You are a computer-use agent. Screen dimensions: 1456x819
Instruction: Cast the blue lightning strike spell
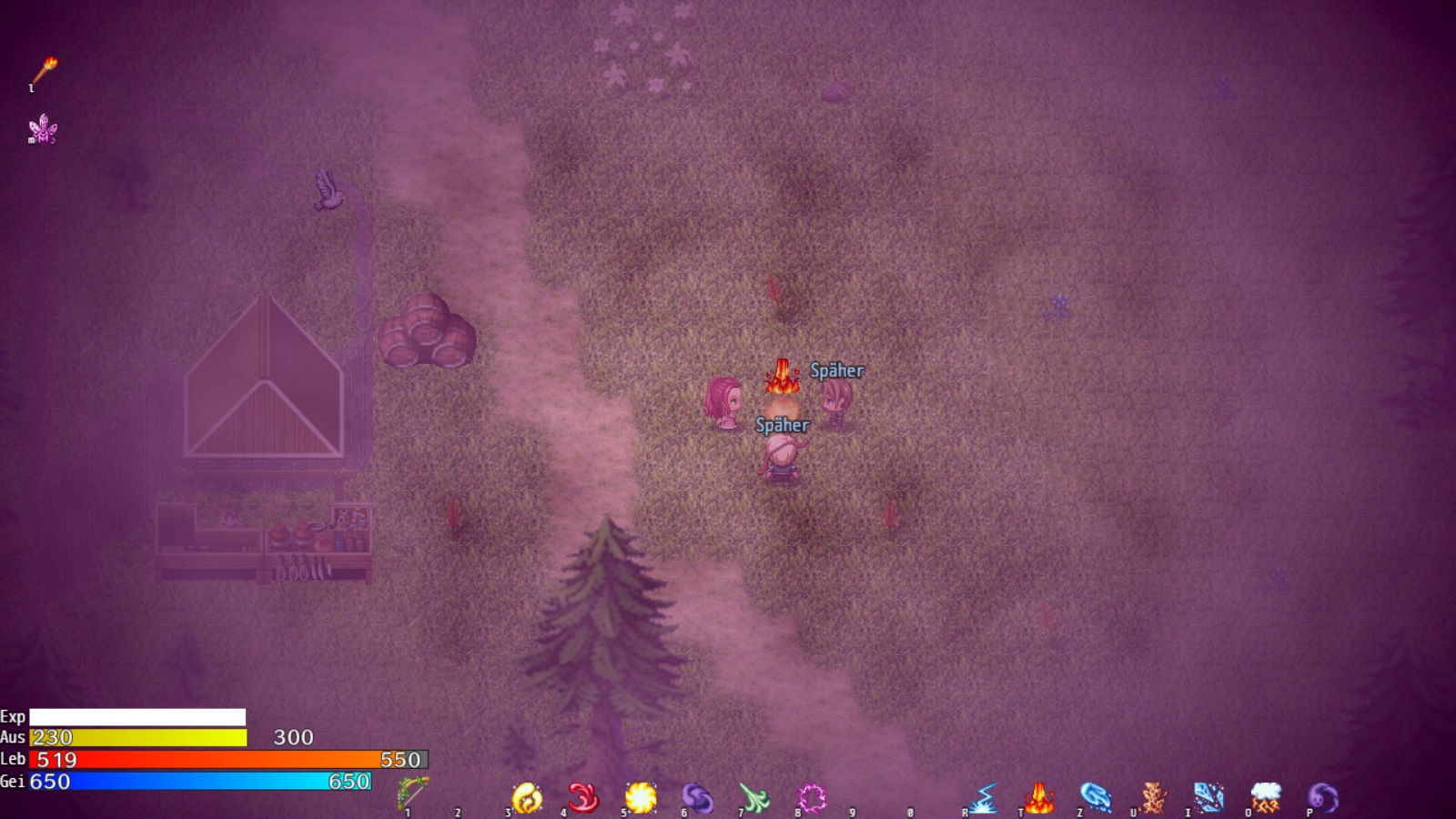983,798
